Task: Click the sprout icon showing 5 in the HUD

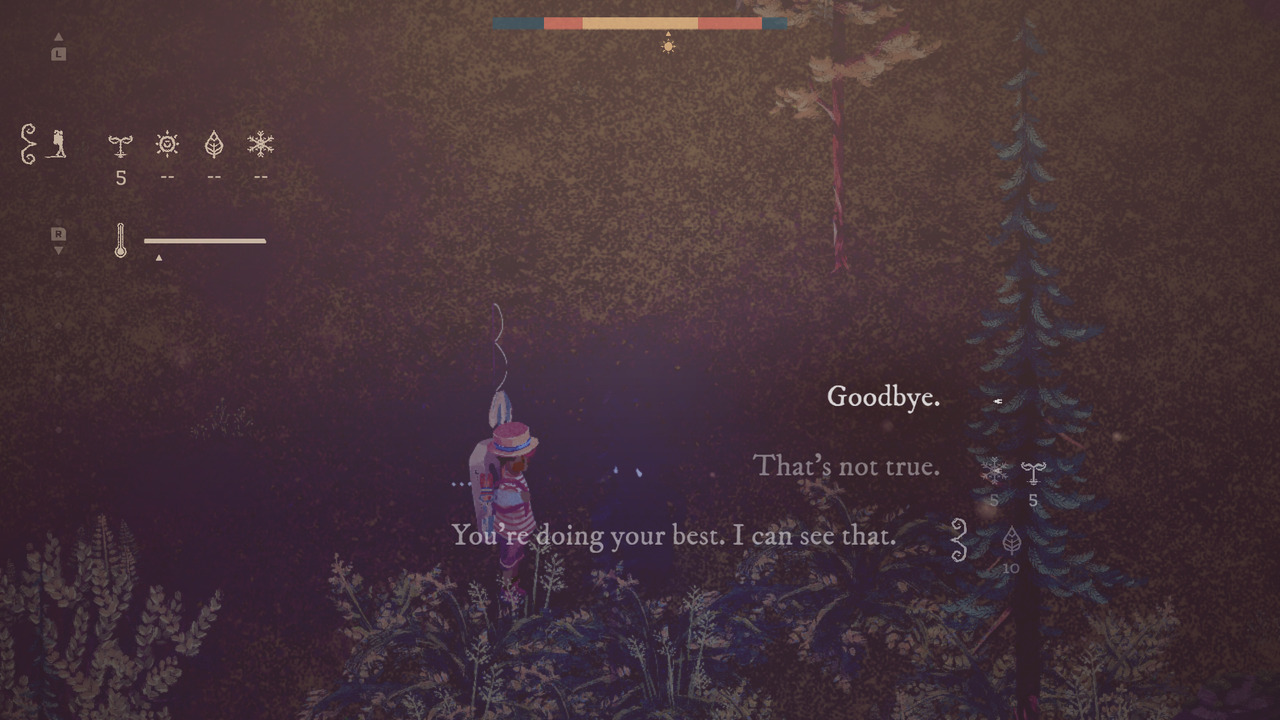Action: click(x=120, y=145)
